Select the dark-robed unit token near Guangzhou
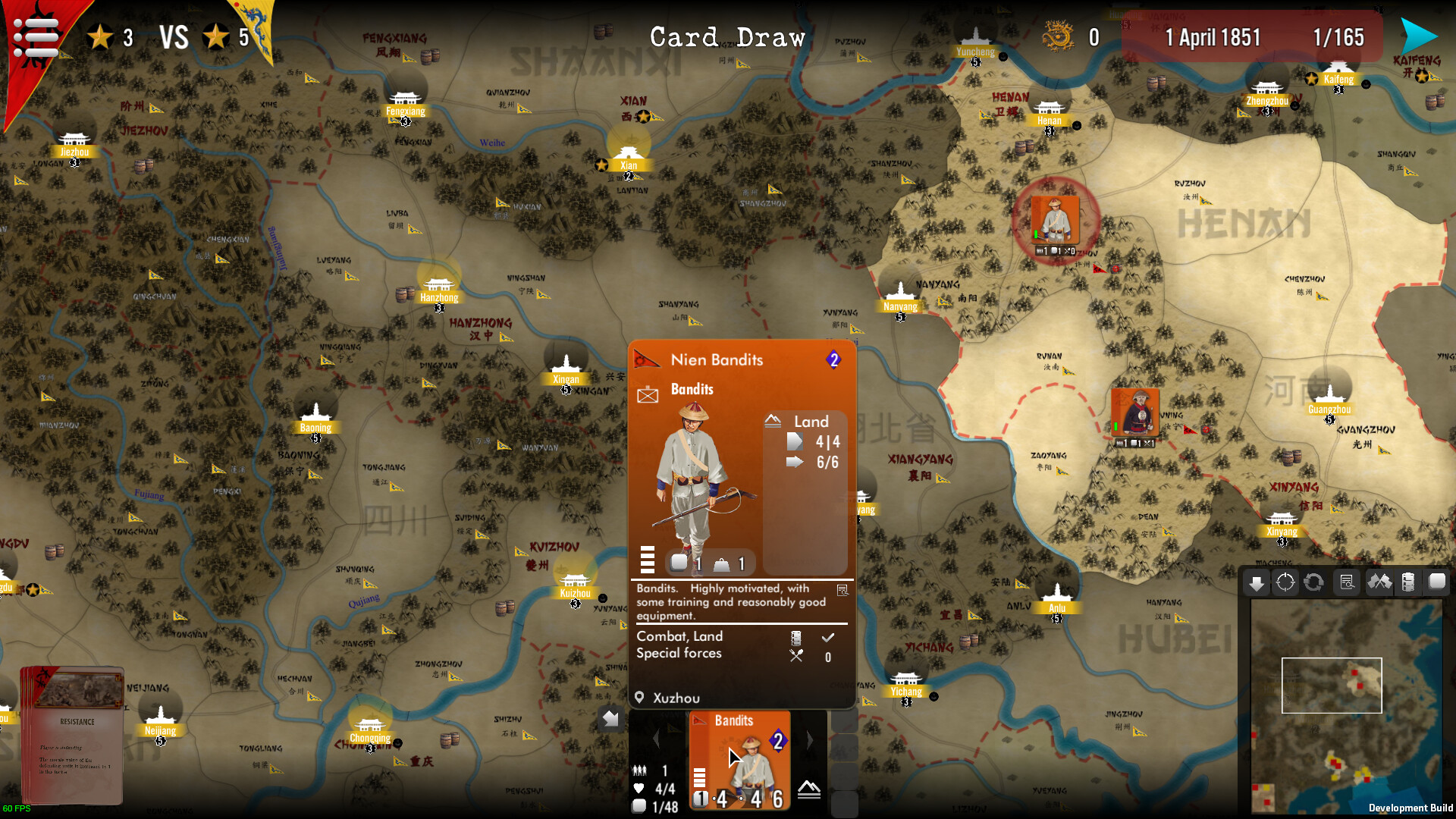This screenshot has width=1456, height=819. pos(1135,413)
